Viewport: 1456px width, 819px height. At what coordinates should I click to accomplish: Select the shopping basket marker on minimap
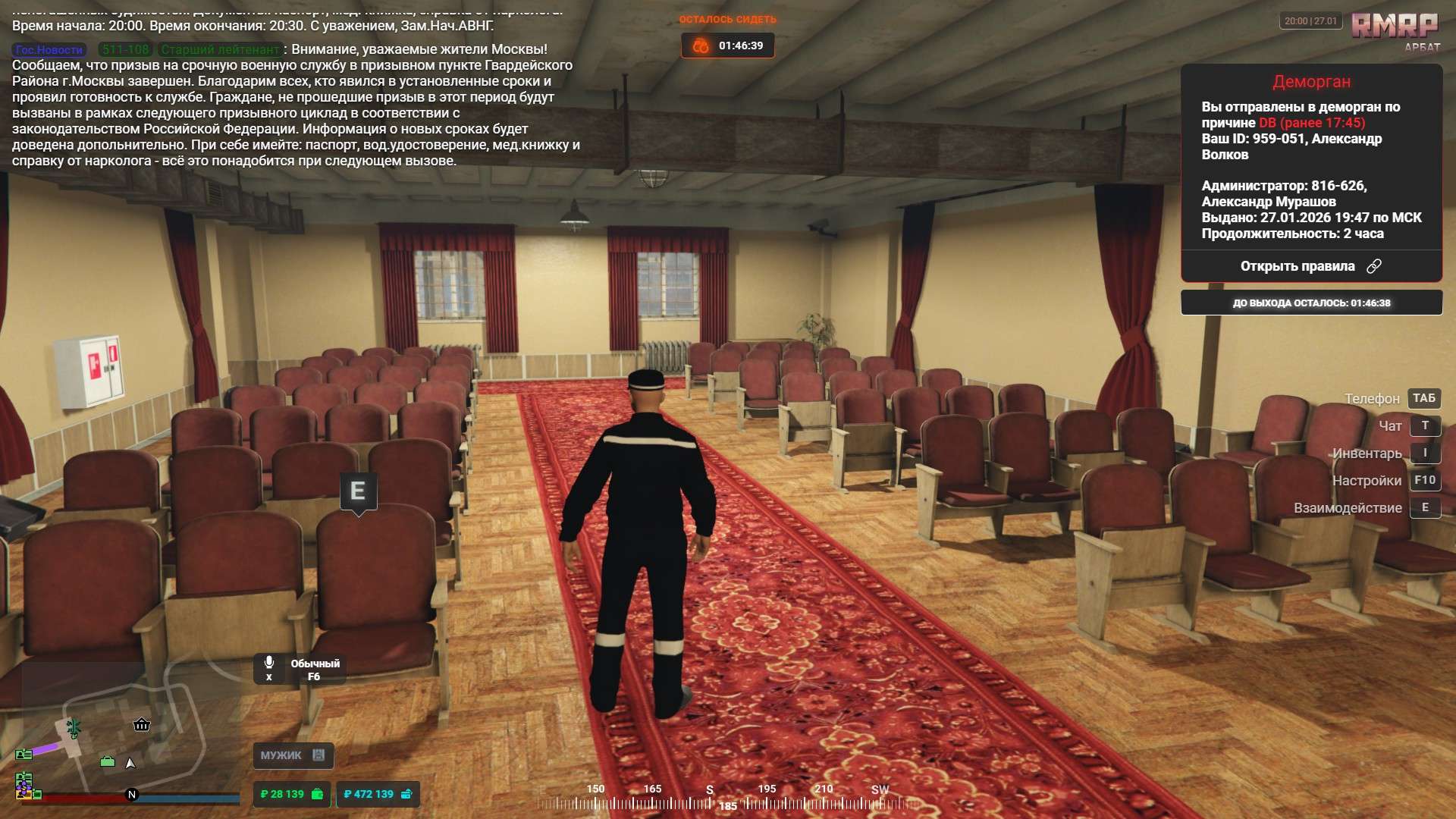pos(142,724)
